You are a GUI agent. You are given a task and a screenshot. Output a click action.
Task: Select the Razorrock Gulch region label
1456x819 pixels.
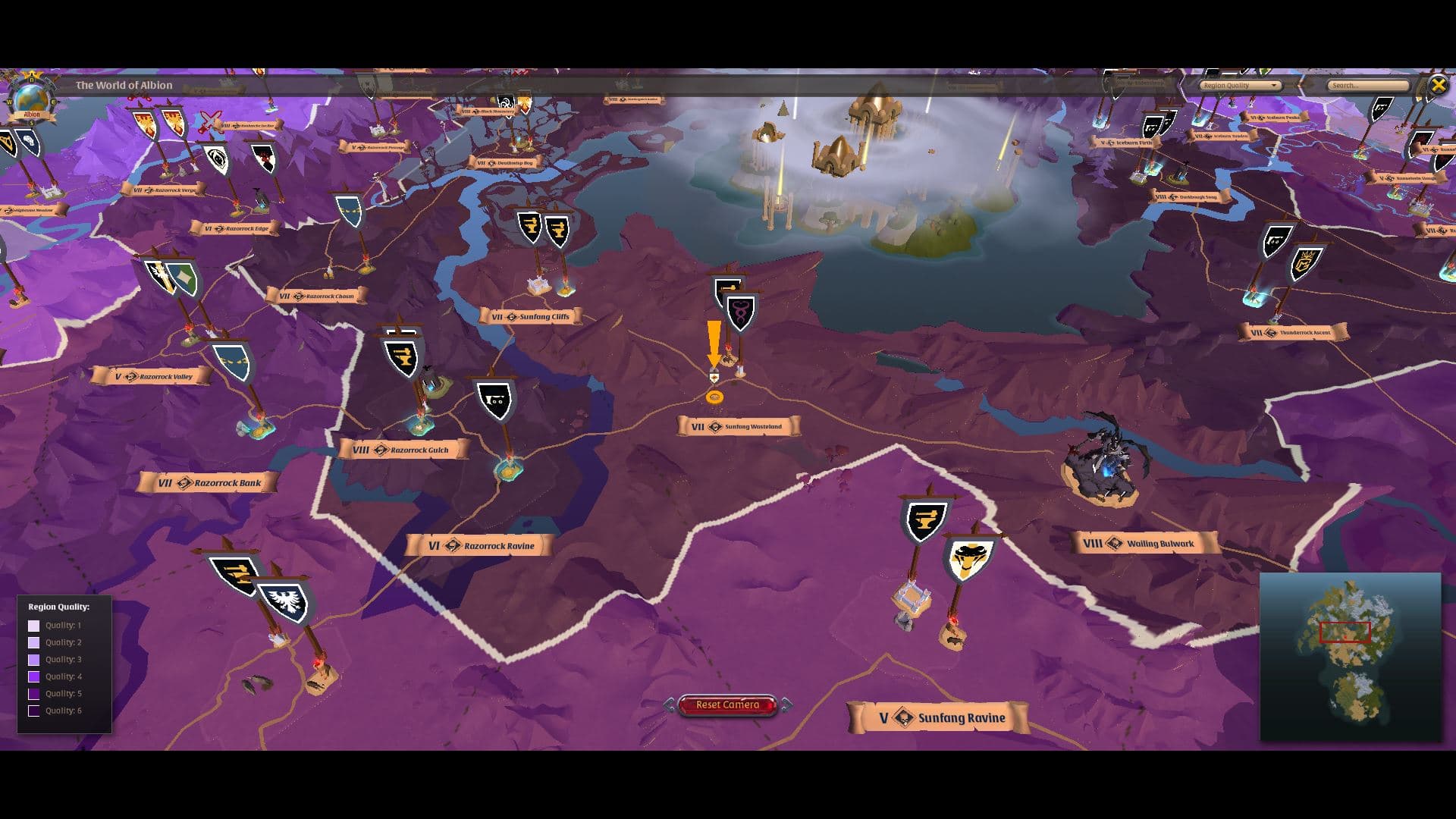403,450
